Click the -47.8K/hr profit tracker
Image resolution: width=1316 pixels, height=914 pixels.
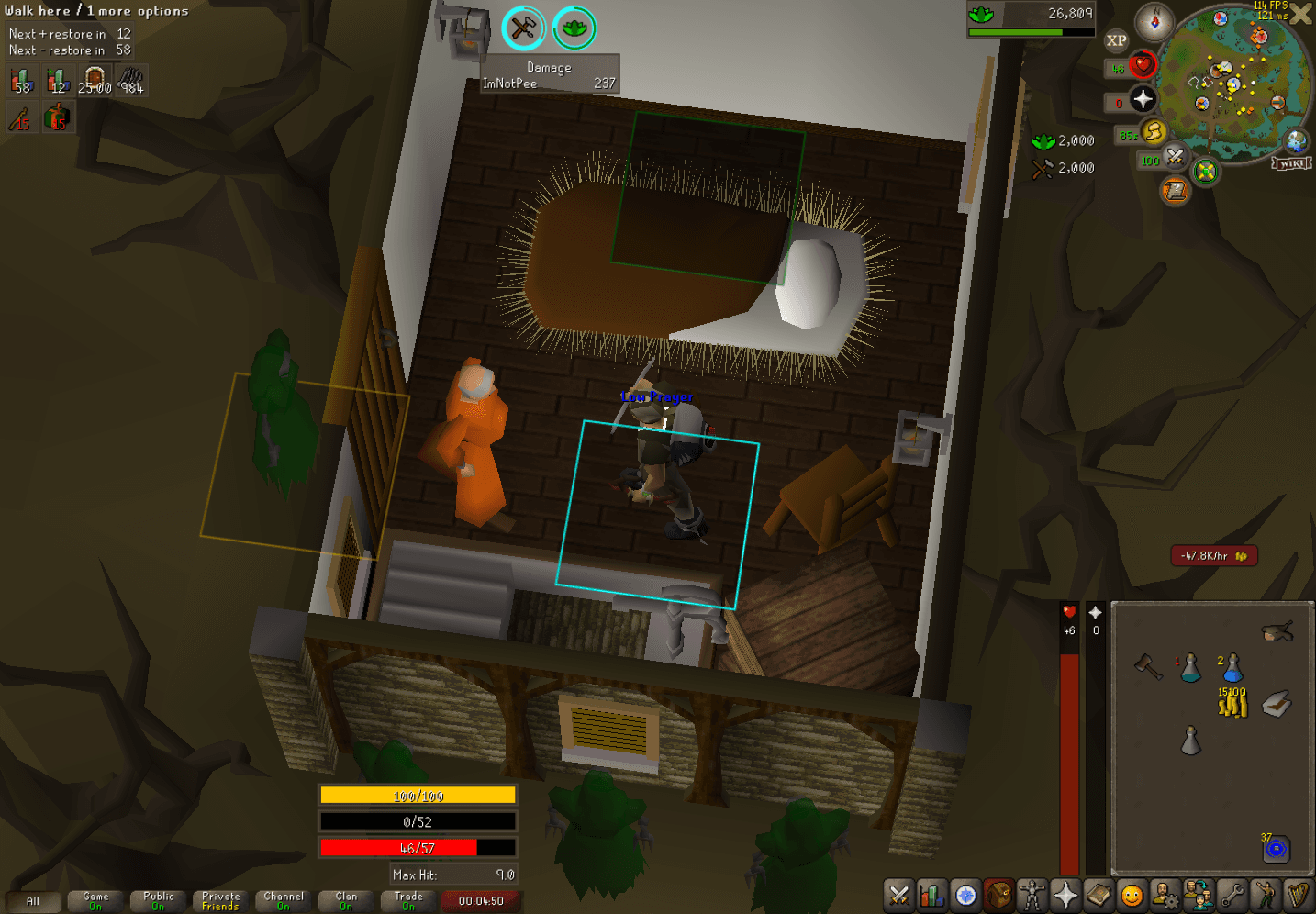1213,555
